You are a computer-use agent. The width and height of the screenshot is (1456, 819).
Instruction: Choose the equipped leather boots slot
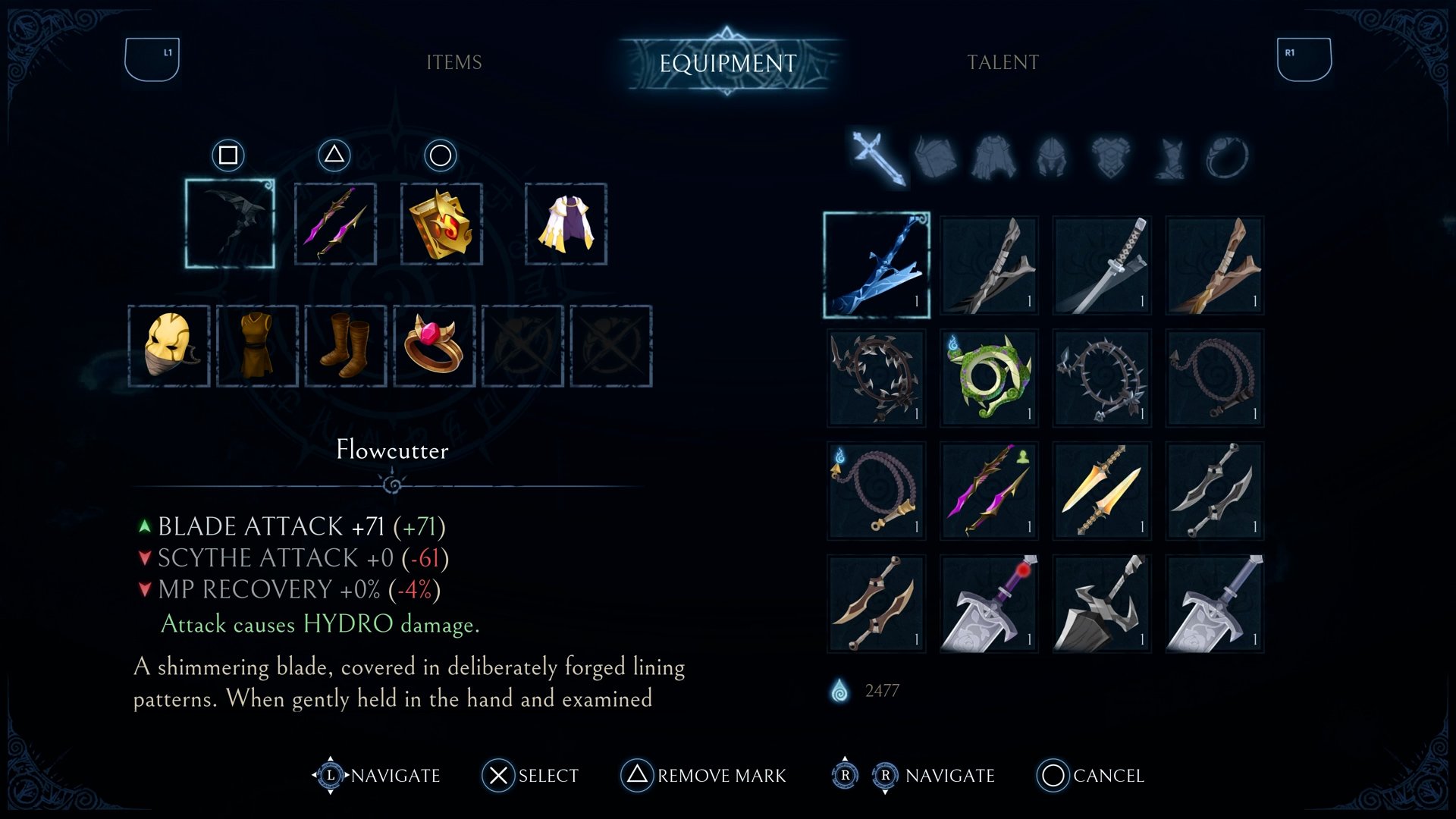pos(346,346)
